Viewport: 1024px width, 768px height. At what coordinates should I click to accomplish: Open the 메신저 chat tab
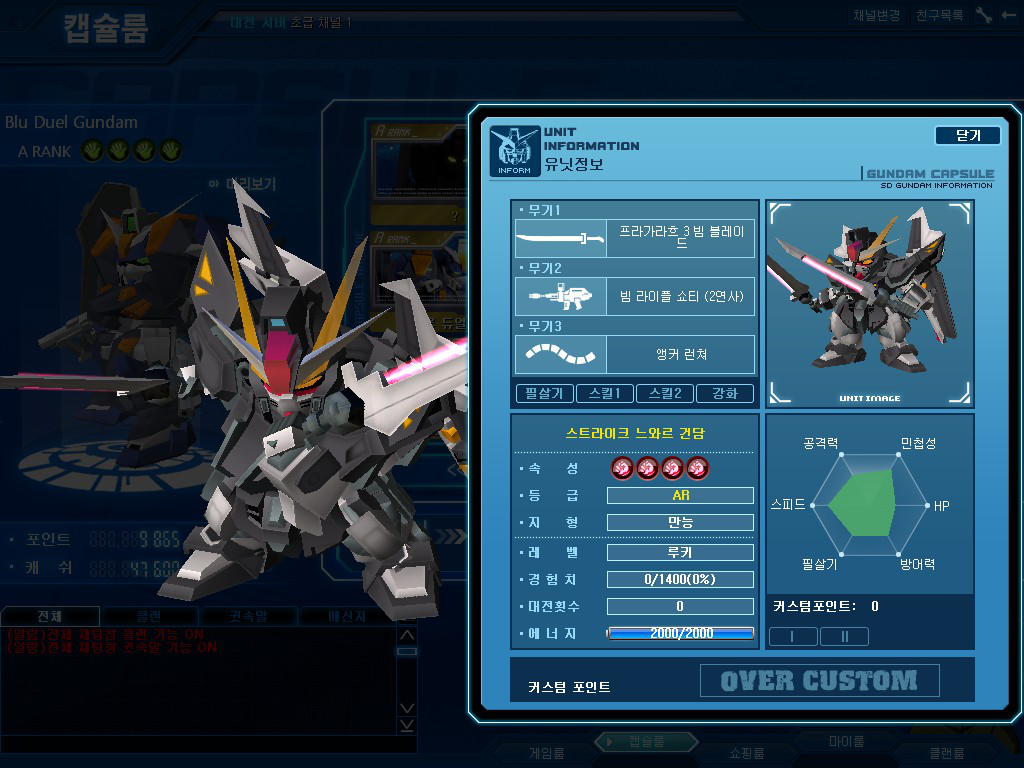click(x=347, y=616)
